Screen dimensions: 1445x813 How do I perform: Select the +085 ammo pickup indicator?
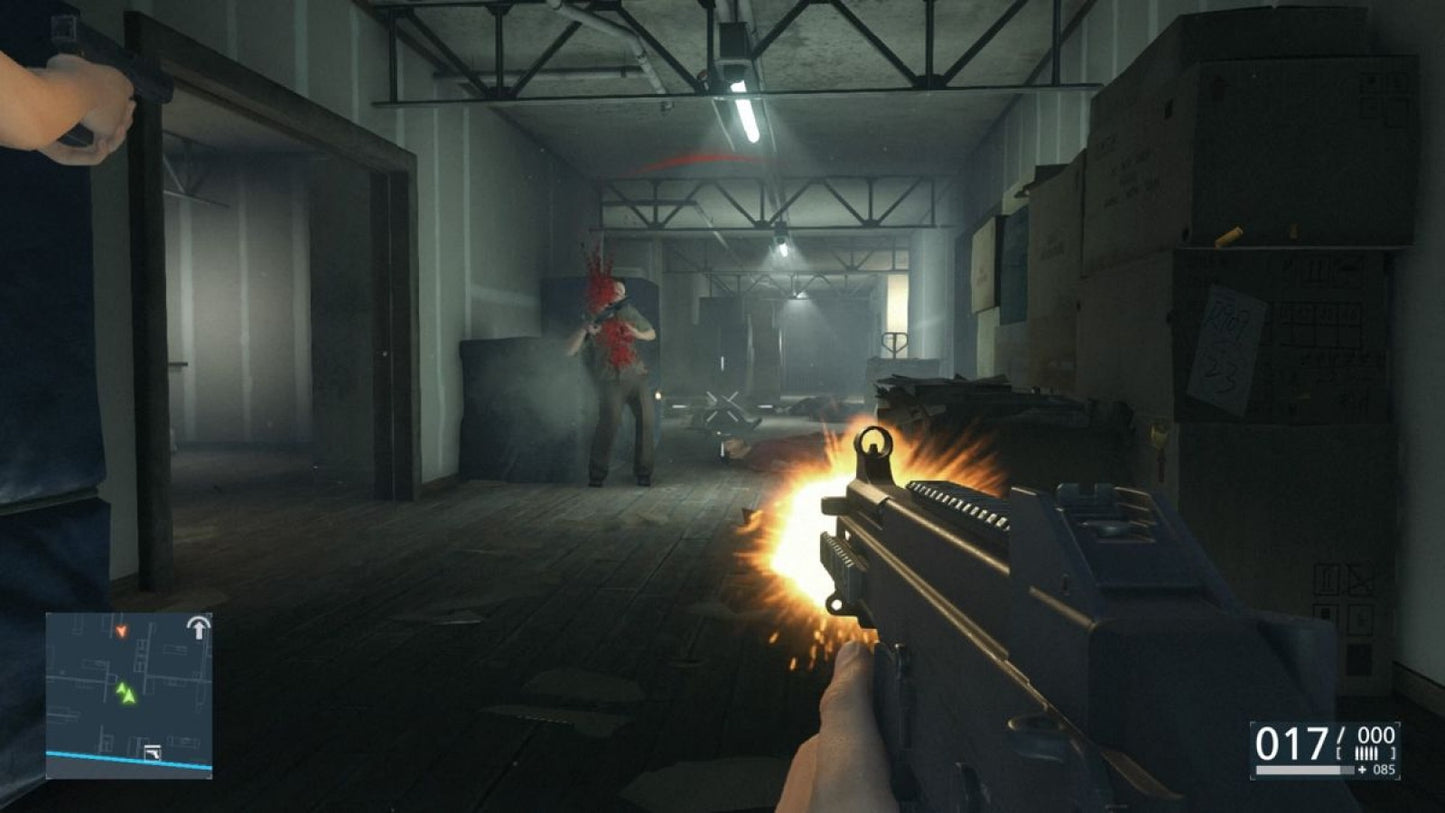1378,770
